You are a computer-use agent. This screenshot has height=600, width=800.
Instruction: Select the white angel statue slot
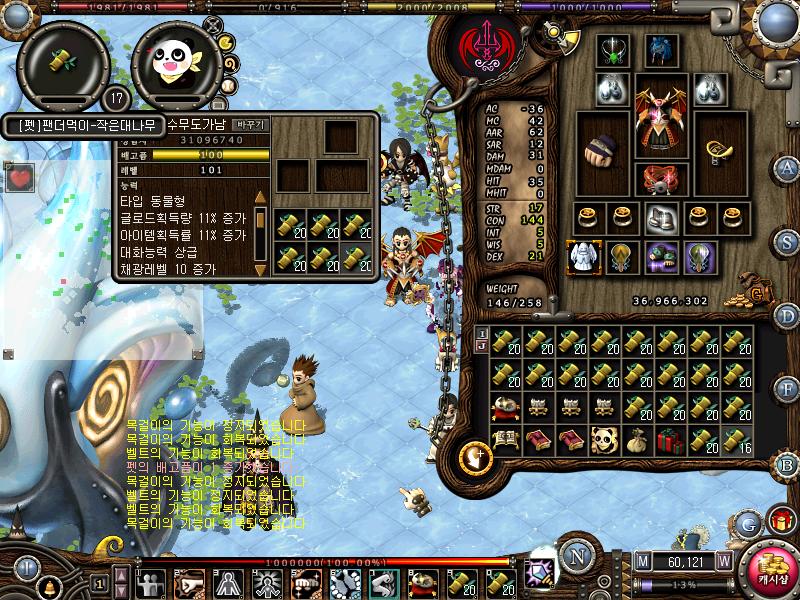[x=582, y=256]
